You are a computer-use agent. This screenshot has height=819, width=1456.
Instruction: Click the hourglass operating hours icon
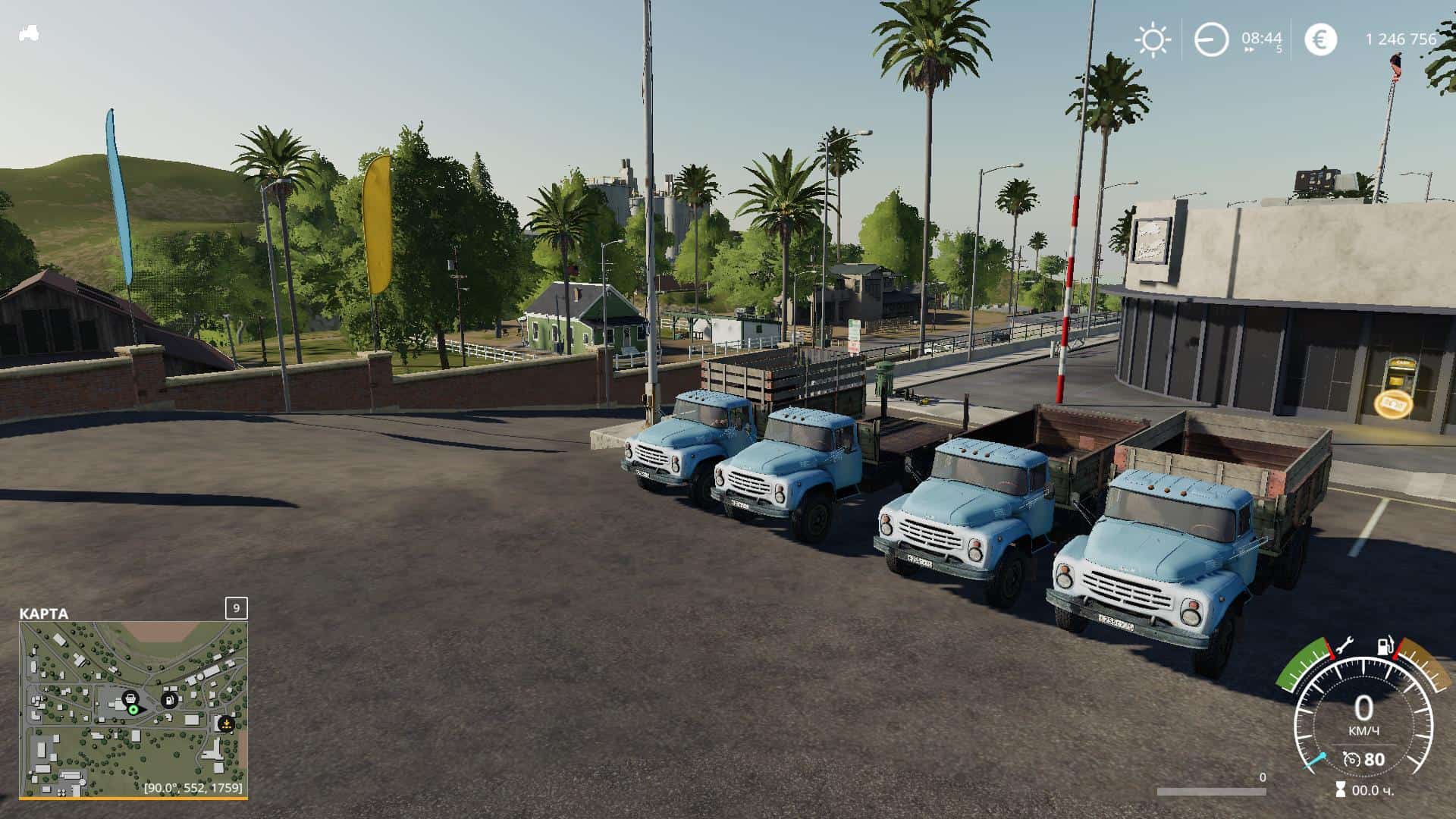click(1341, 790)
